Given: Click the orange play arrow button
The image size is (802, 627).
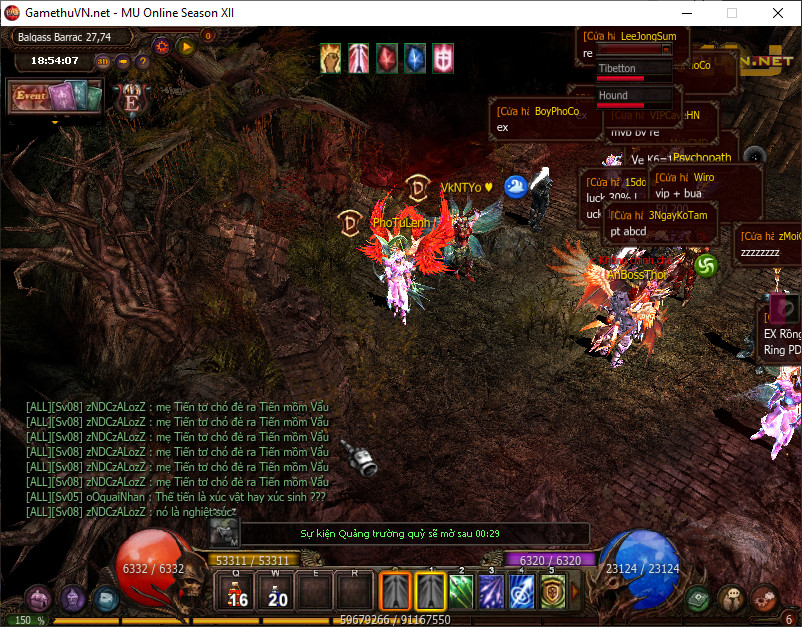Looking at the screenshot, I should tap(185, 46).
